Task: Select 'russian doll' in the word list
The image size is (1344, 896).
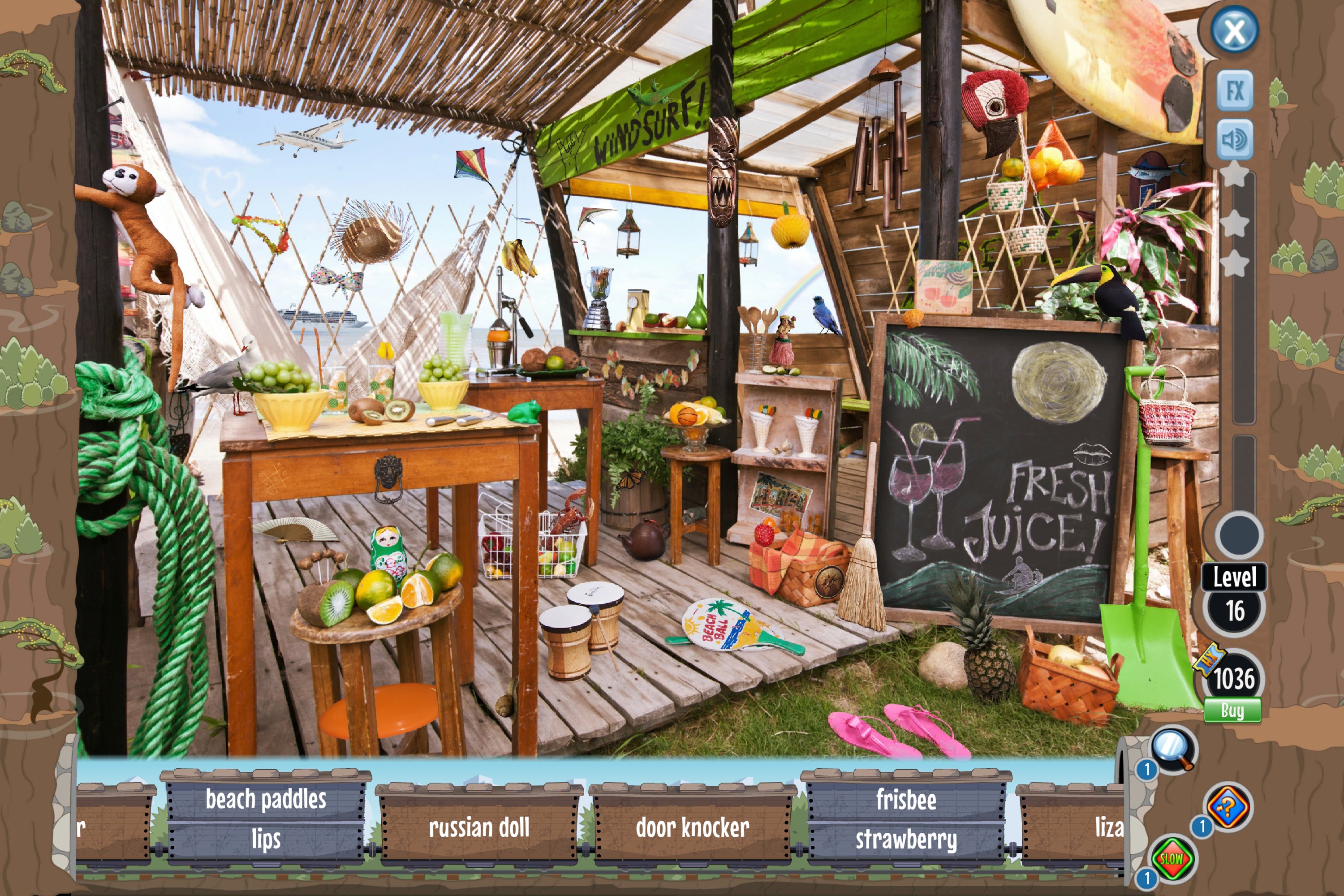Action: click(479, 827)
